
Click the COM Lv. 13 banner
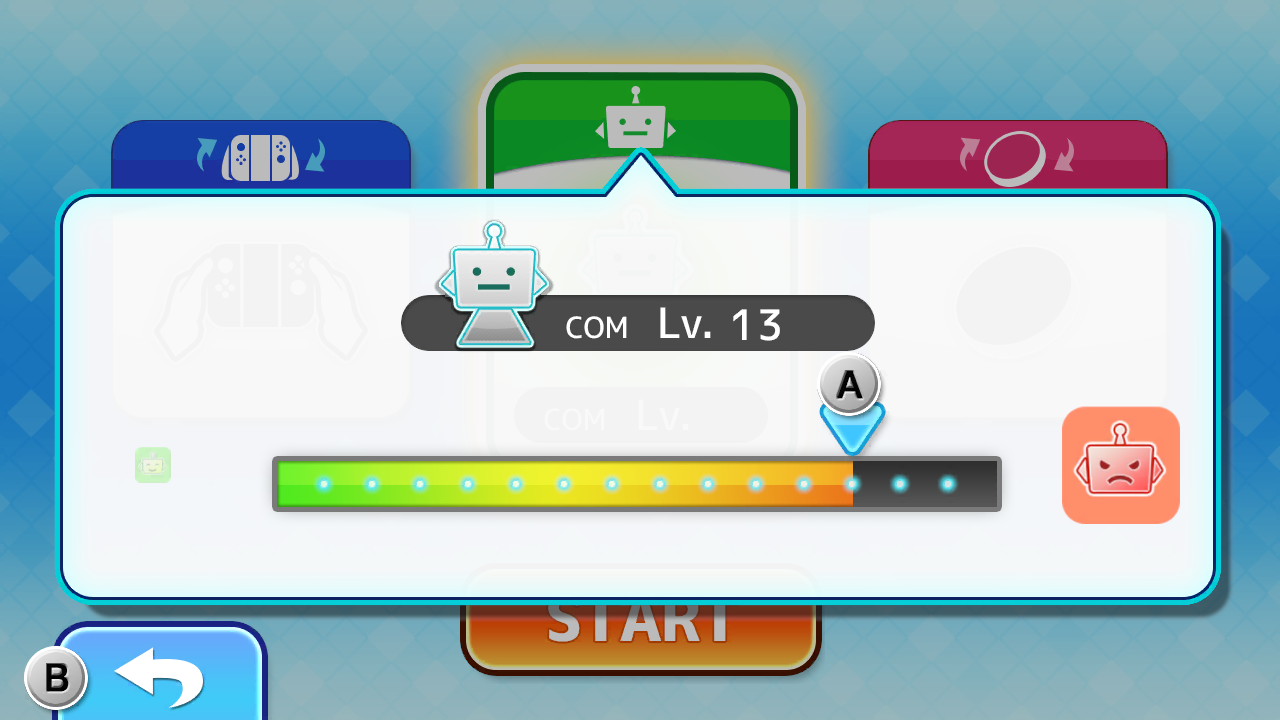point(638,323)
